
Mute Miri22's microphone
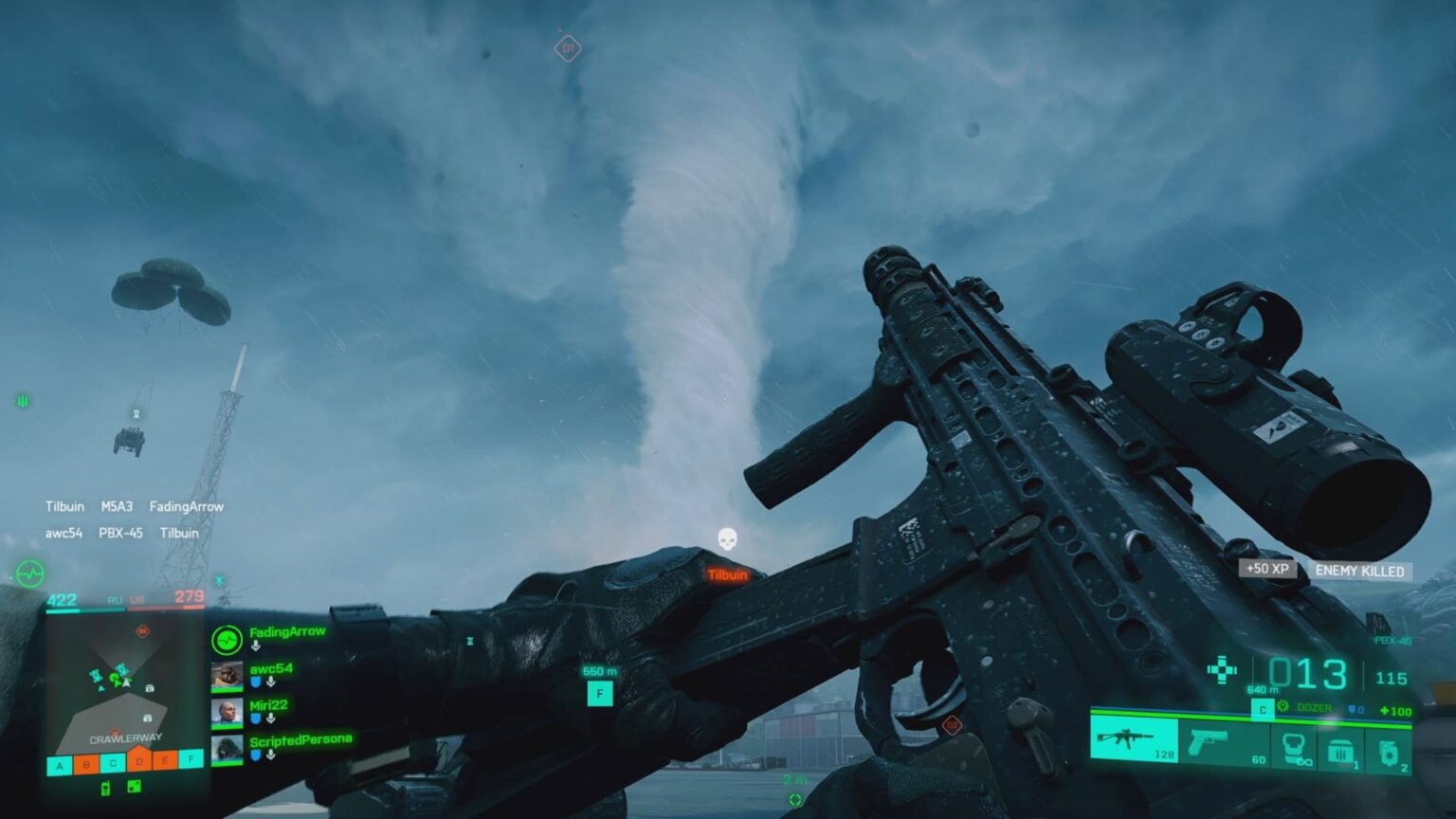270,719
